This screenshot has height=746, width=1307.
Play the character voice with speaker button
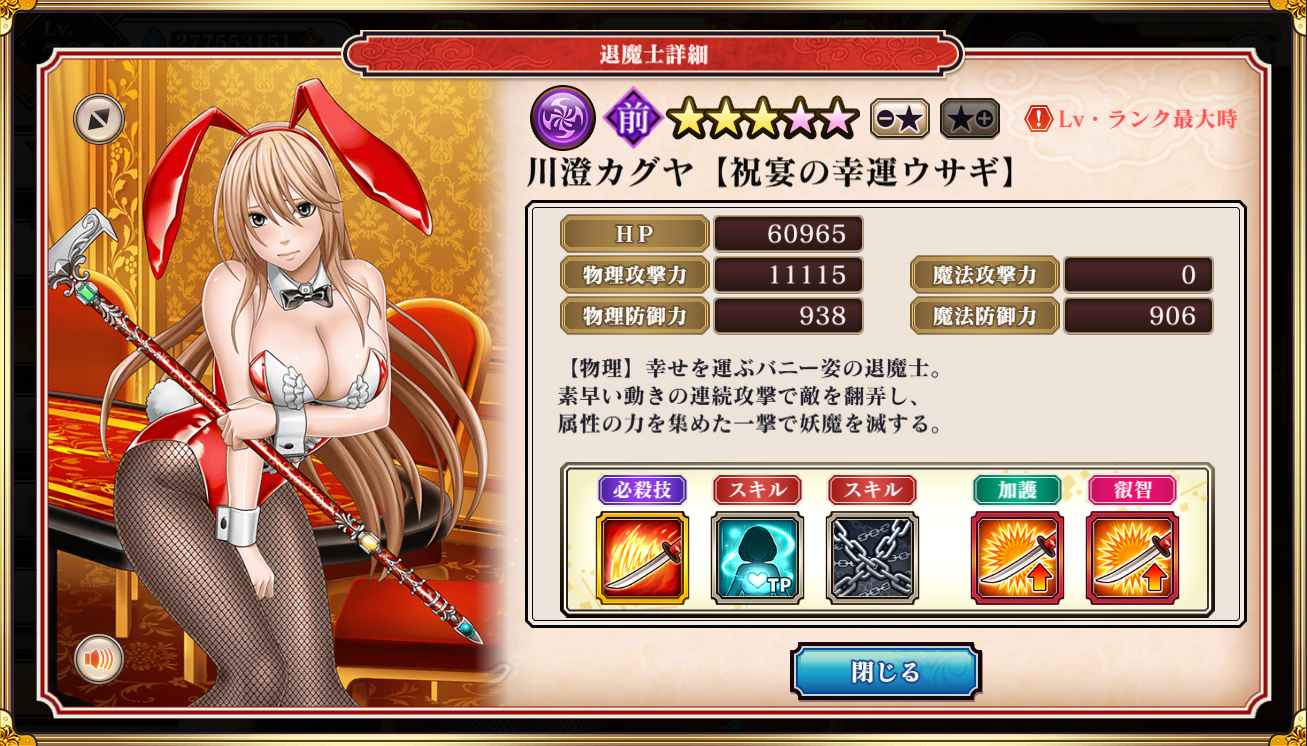coord(99,659)
